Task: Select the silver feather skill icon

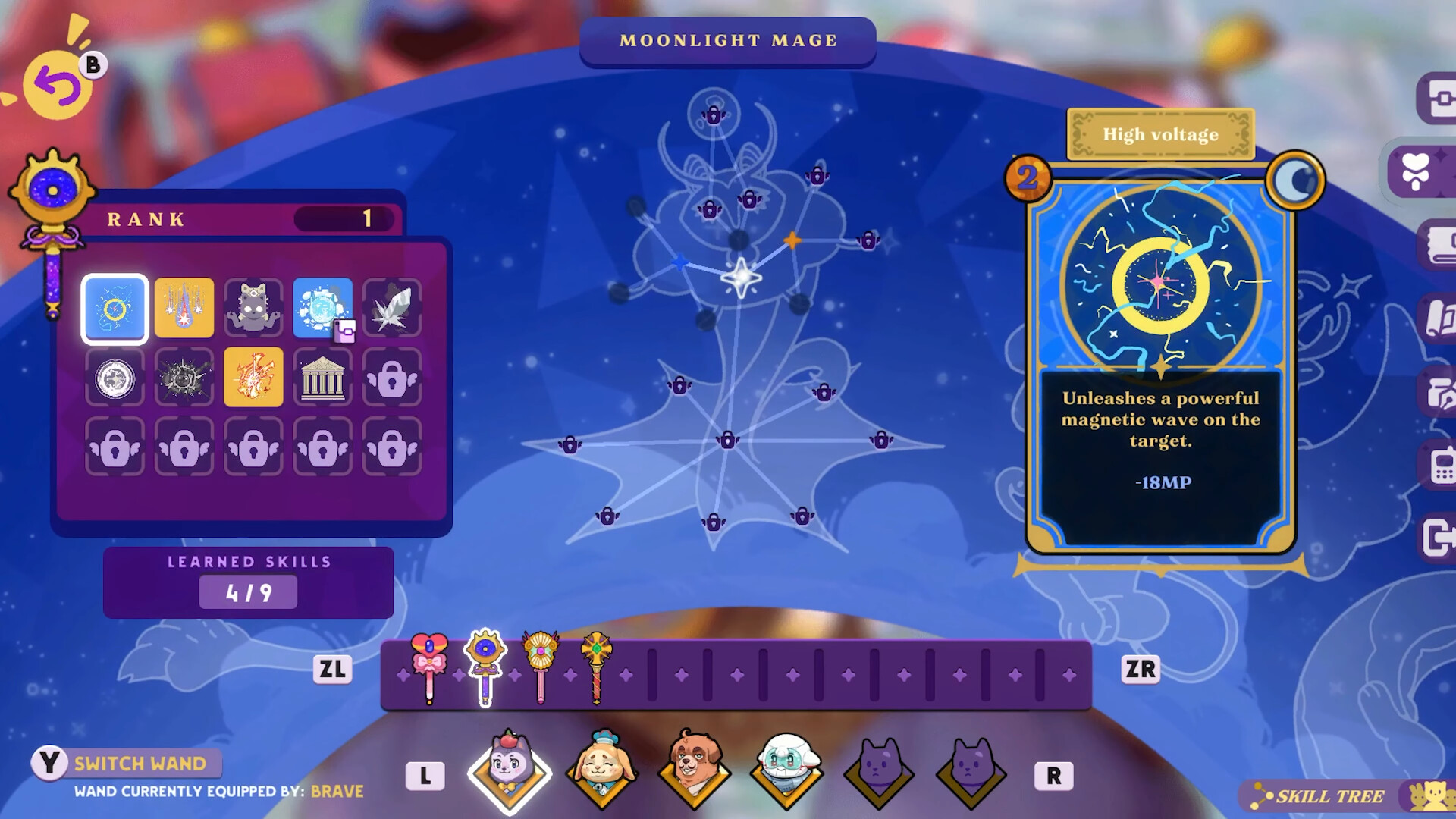Action: (x=393, y=308)
